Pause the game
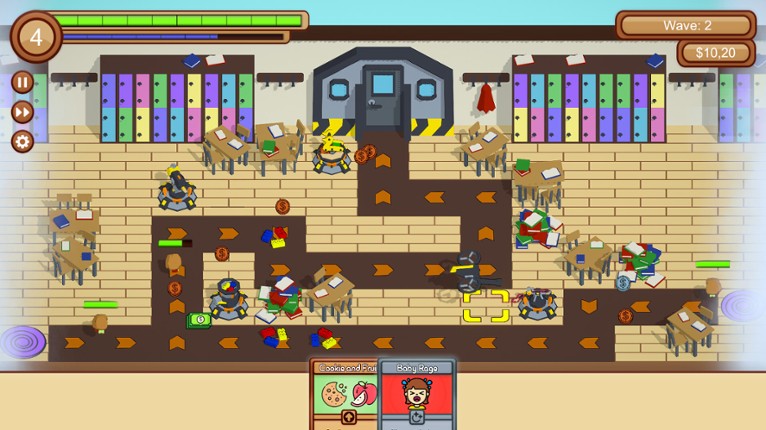 pos(22,82)
